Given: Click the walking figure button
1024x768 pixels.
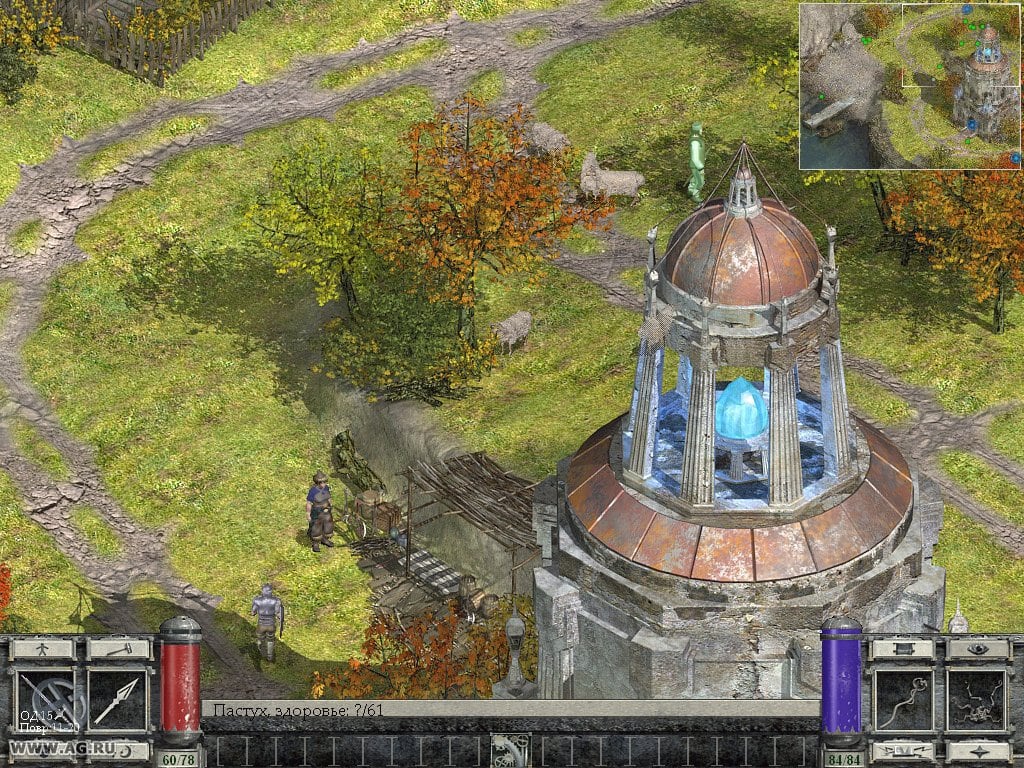Looking at the screenshot, I should coord(42,649).
